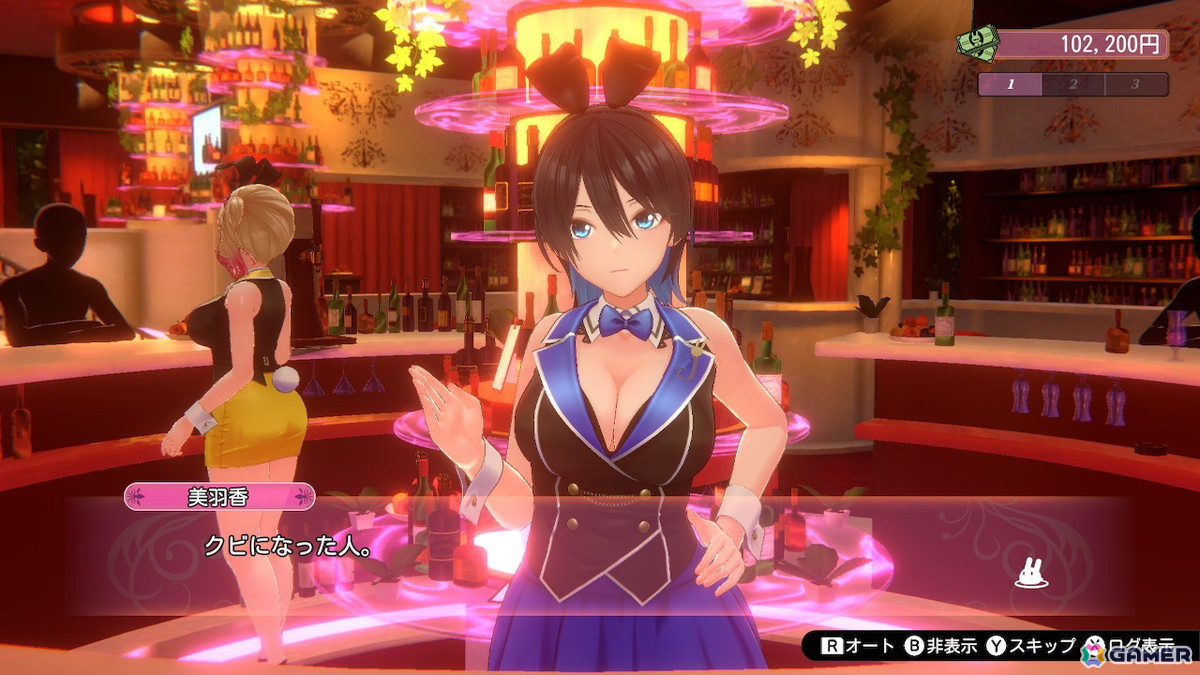Select segment 3 on the stage indicator
This screenshot has width=1200, height=675.
(x=1136, y=84)
